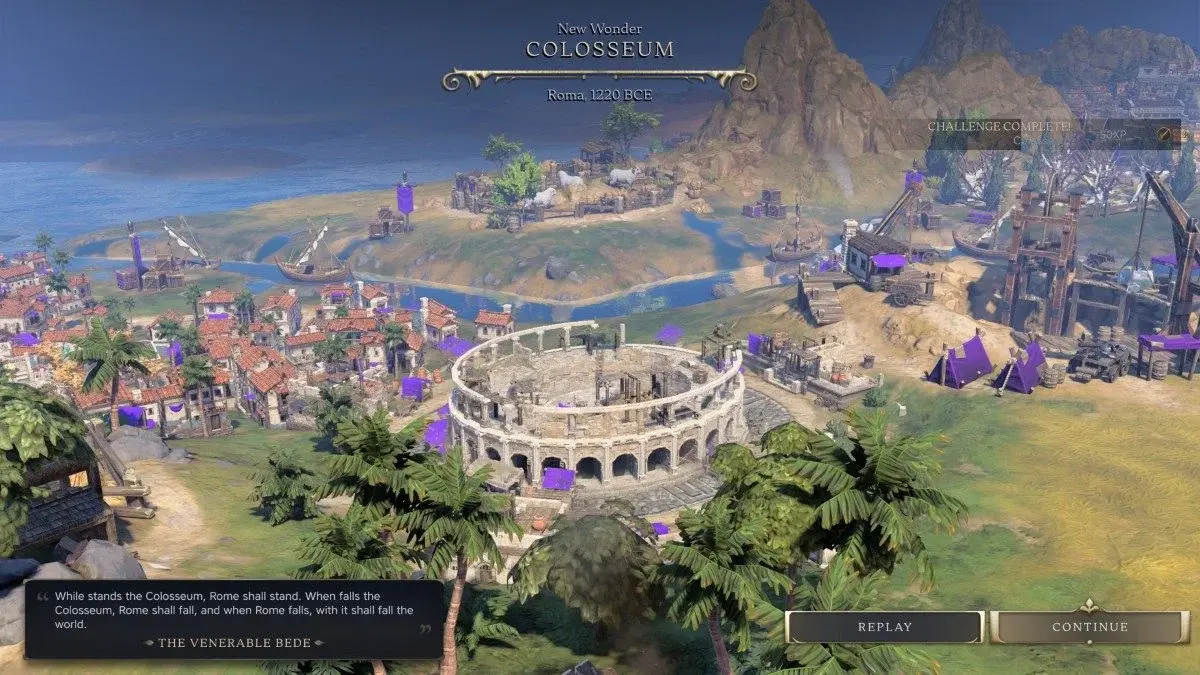The image size is (1200, 675).
Task: Continue past the New Wonder screen
Action: pyautogui.click(x=1089, y=627)
